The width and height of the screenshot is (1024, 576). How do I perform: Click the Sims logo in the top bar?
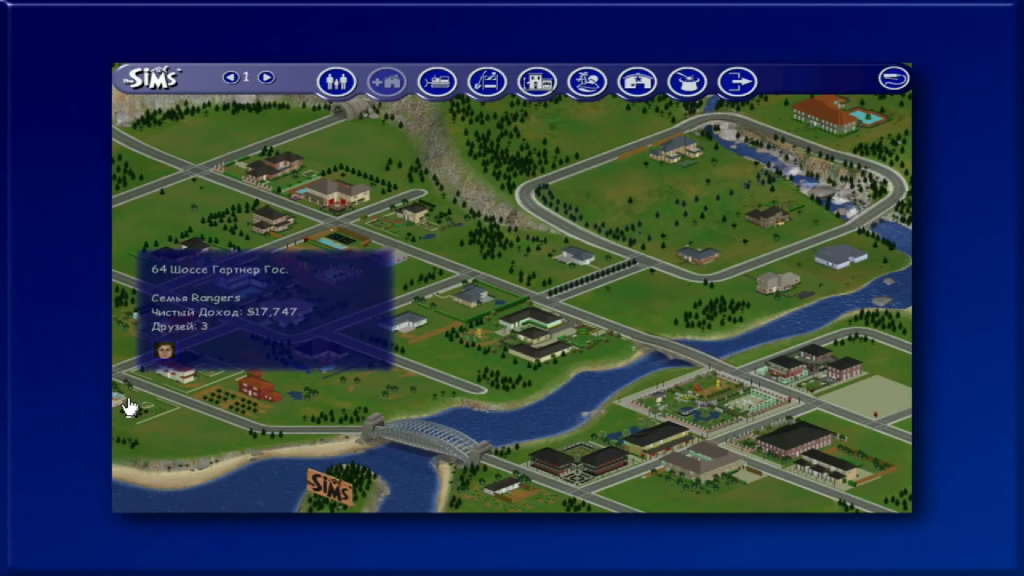click(x=152, y=78)
